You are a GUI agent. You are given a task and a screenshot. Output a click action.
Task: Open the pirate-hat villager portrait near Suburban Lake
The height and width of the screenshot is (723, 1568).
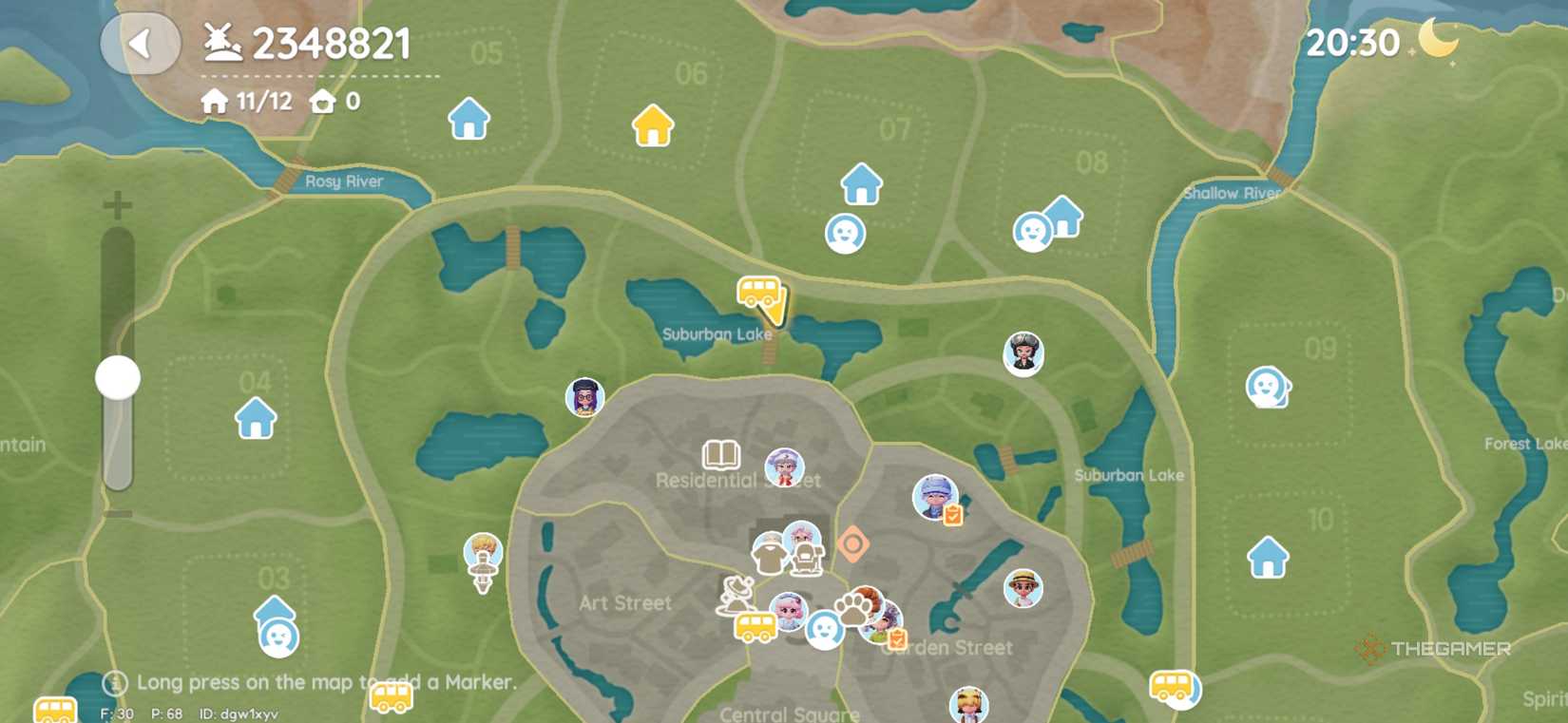point(1023,354)
